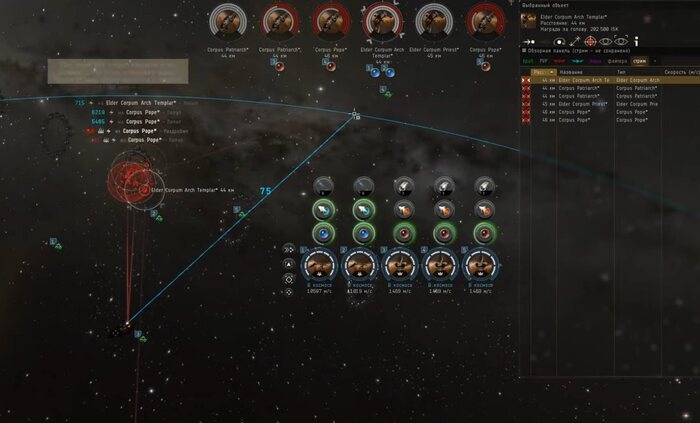Switch to the PVP overview tab
The width and height of the screenshot is (700, 423).
(x=543, y=60)
